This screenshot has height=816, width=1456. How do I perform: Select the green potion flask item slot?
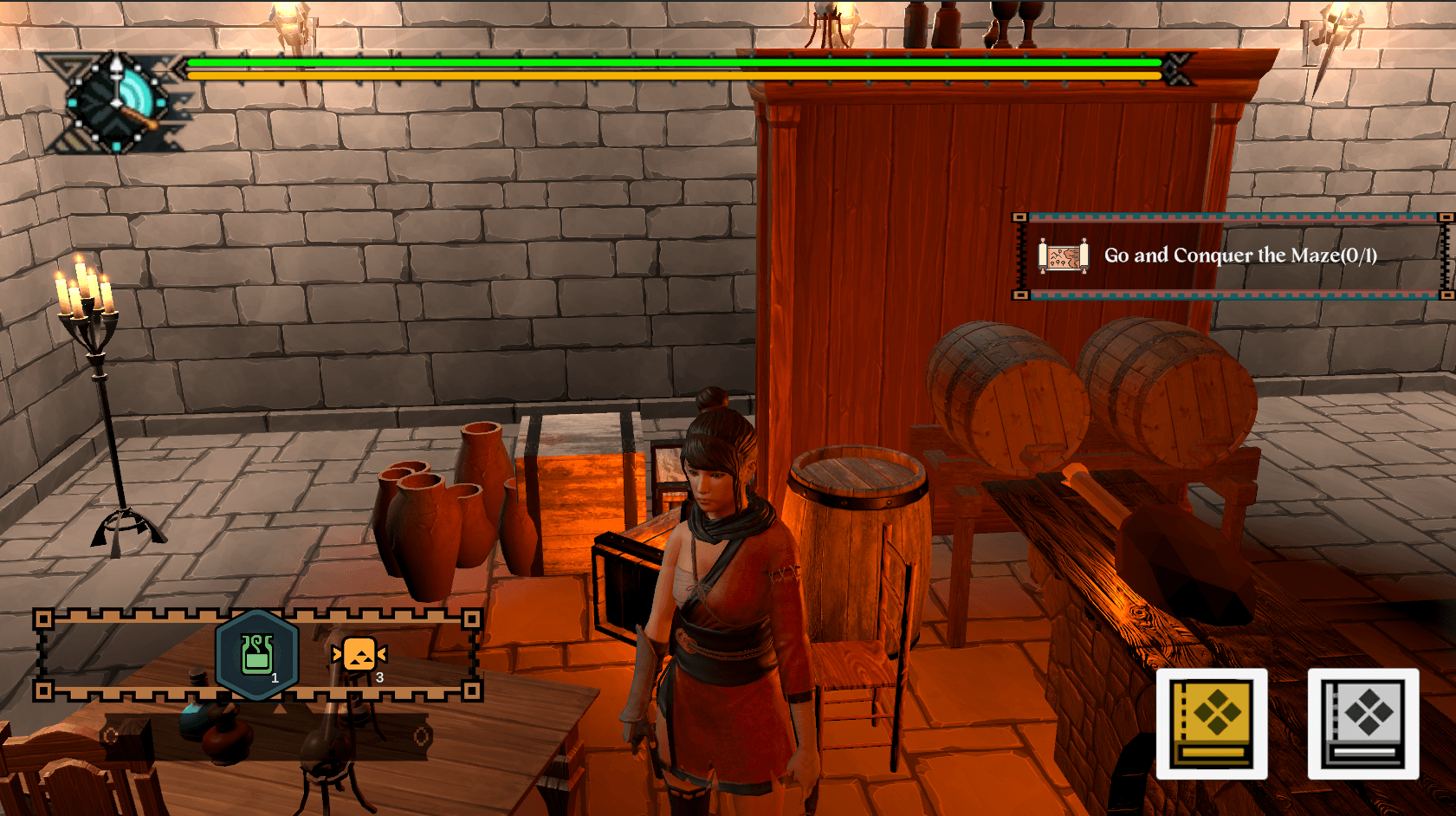point(256,655)
